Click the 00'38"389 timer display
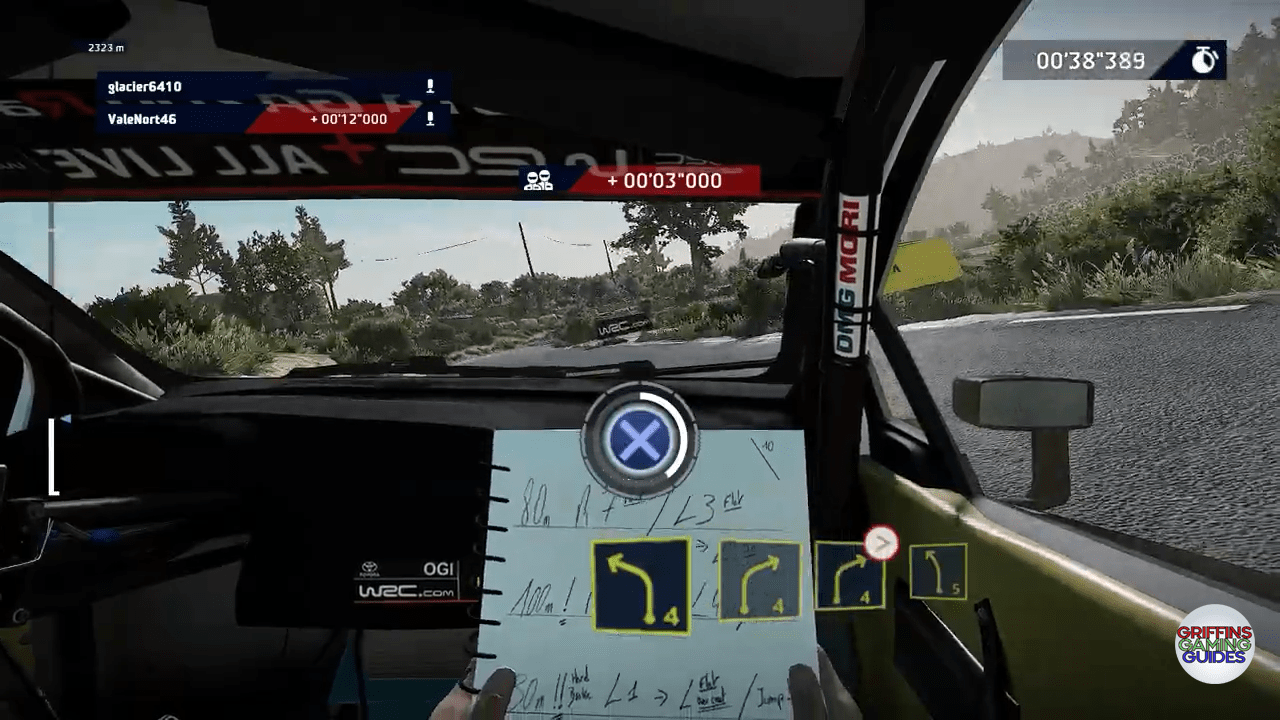 click(x=1090, y=59)
